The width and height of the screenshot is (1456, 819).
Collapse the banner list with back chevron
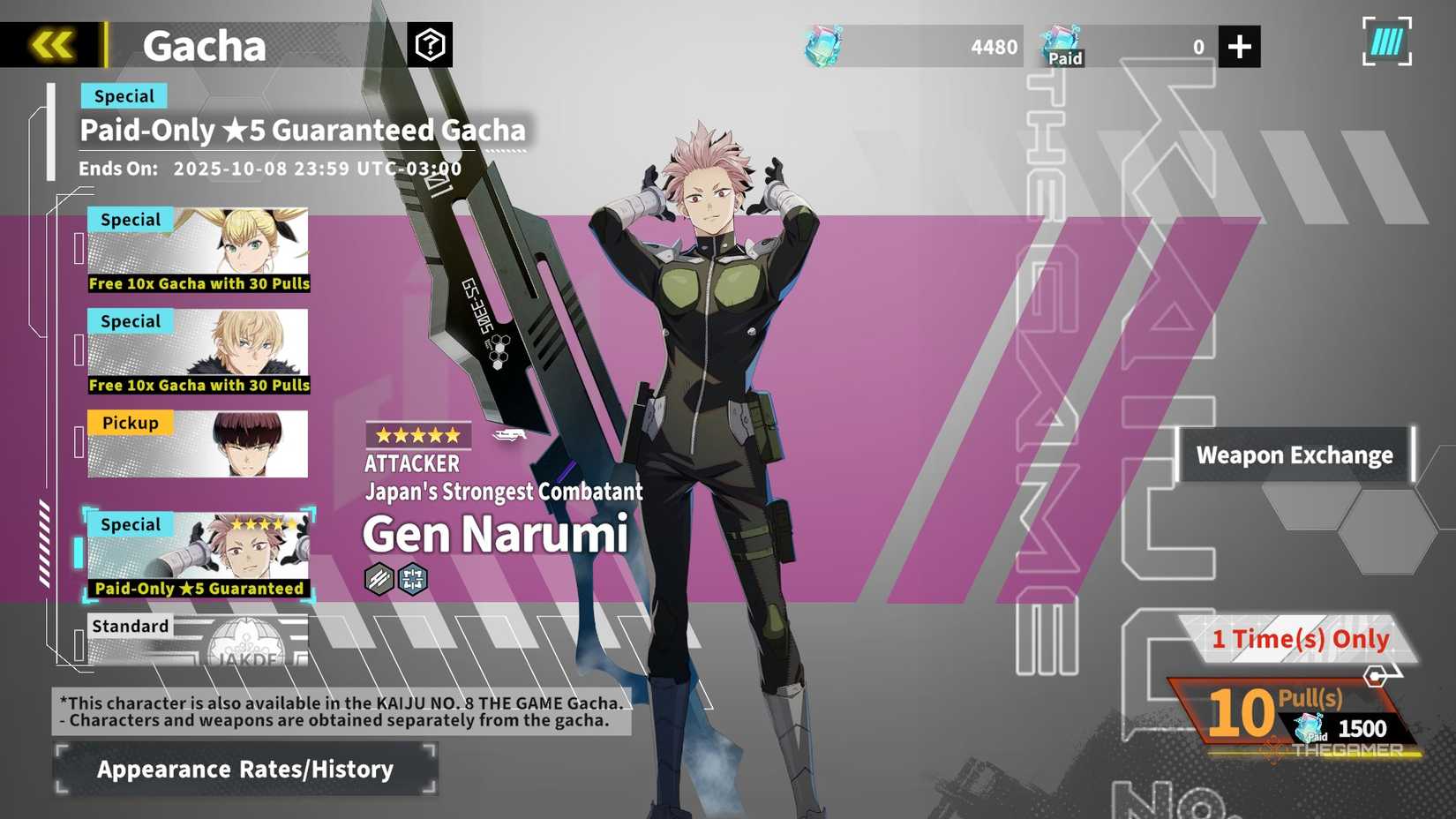coord(50,42)
